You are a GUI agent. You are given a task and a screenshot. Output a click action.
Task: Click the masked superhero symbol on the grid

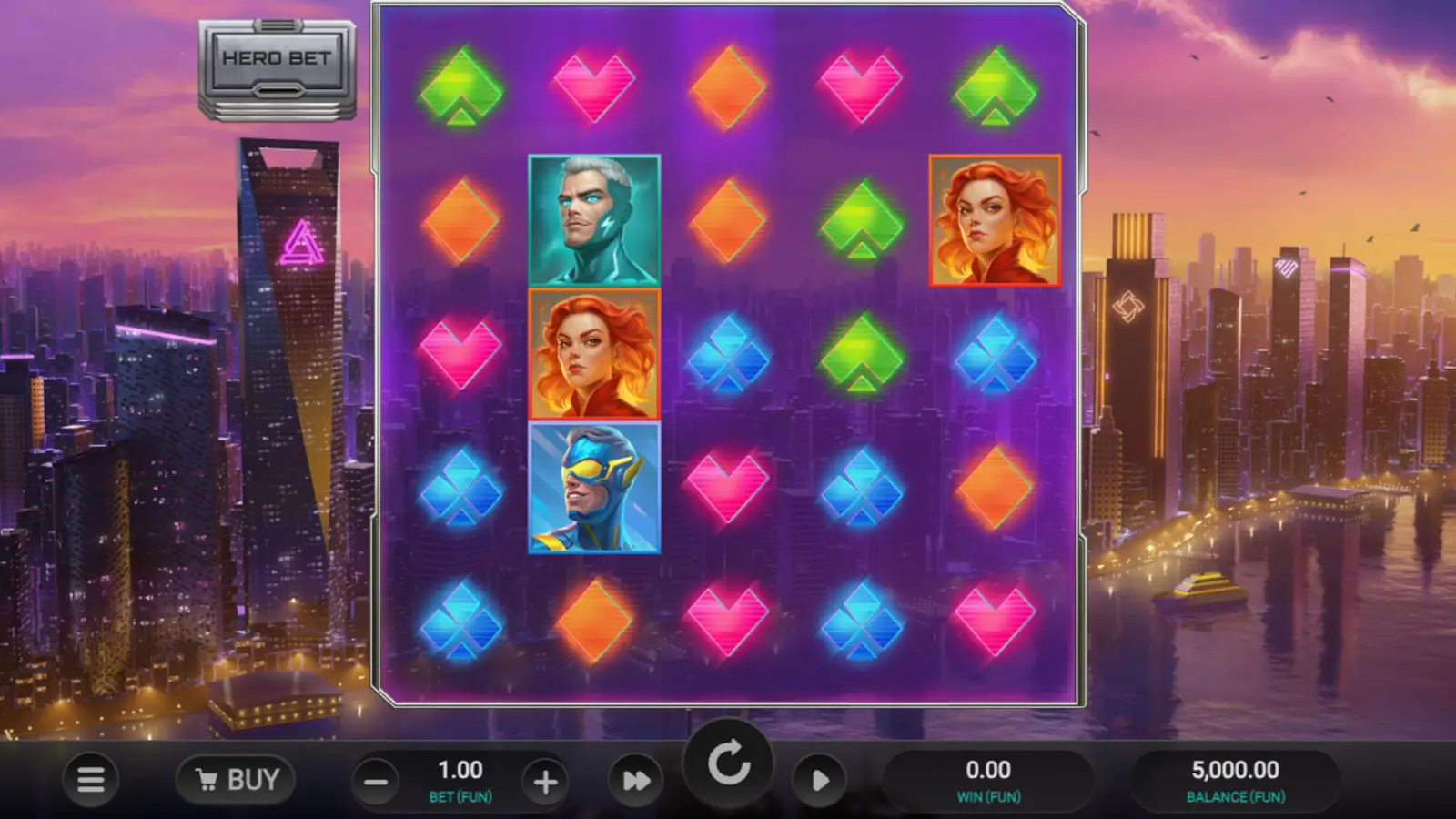593,489
